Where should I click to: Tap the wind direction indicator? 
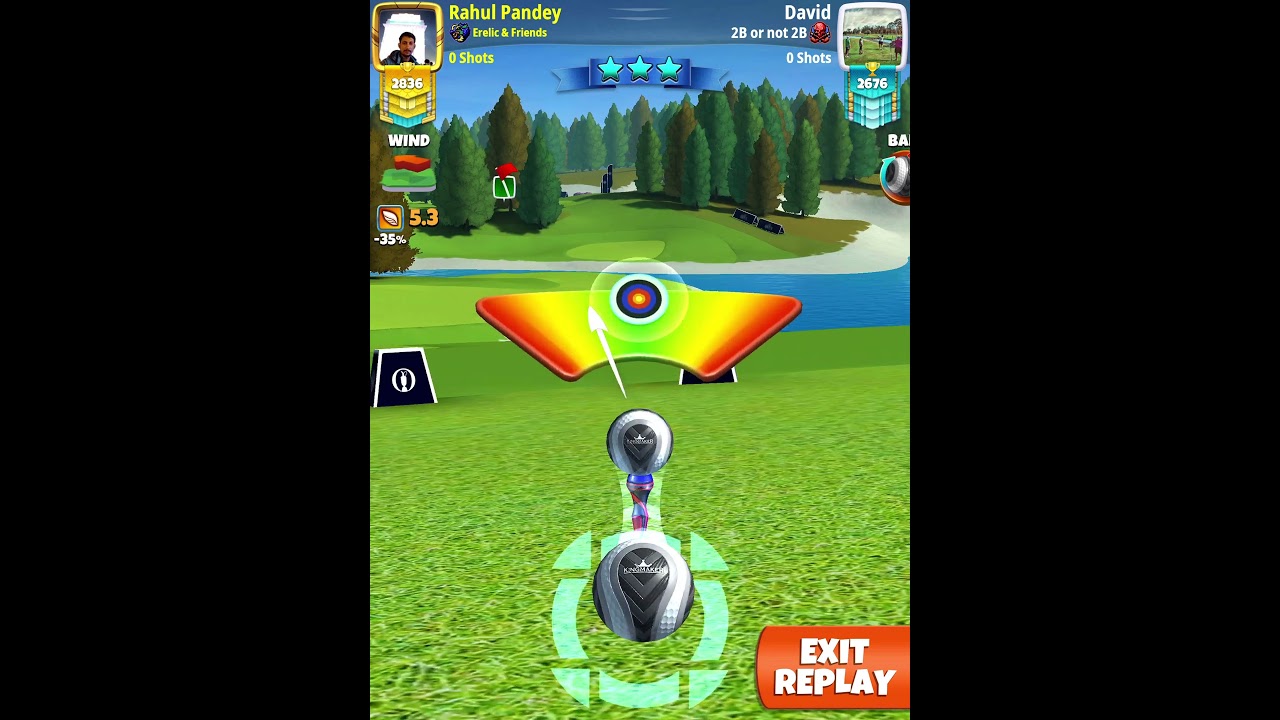point(409,174)
